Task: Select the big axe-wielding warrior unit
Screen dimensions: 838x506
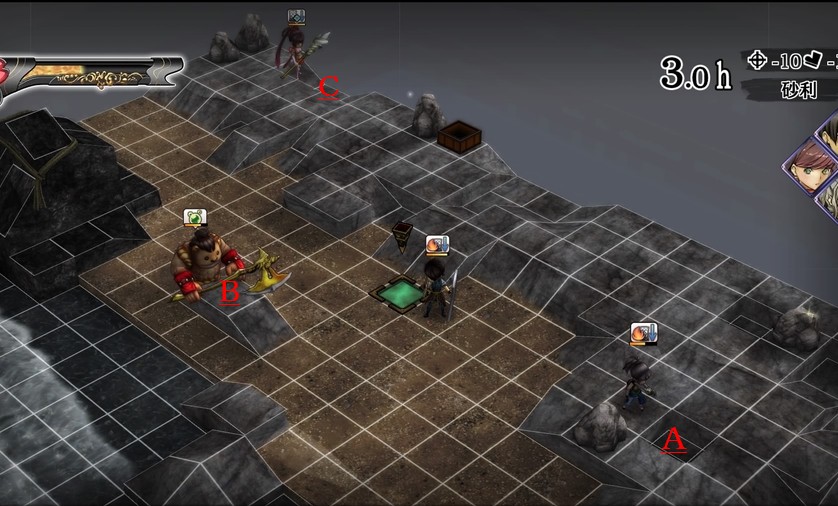Action: [208, 262]
